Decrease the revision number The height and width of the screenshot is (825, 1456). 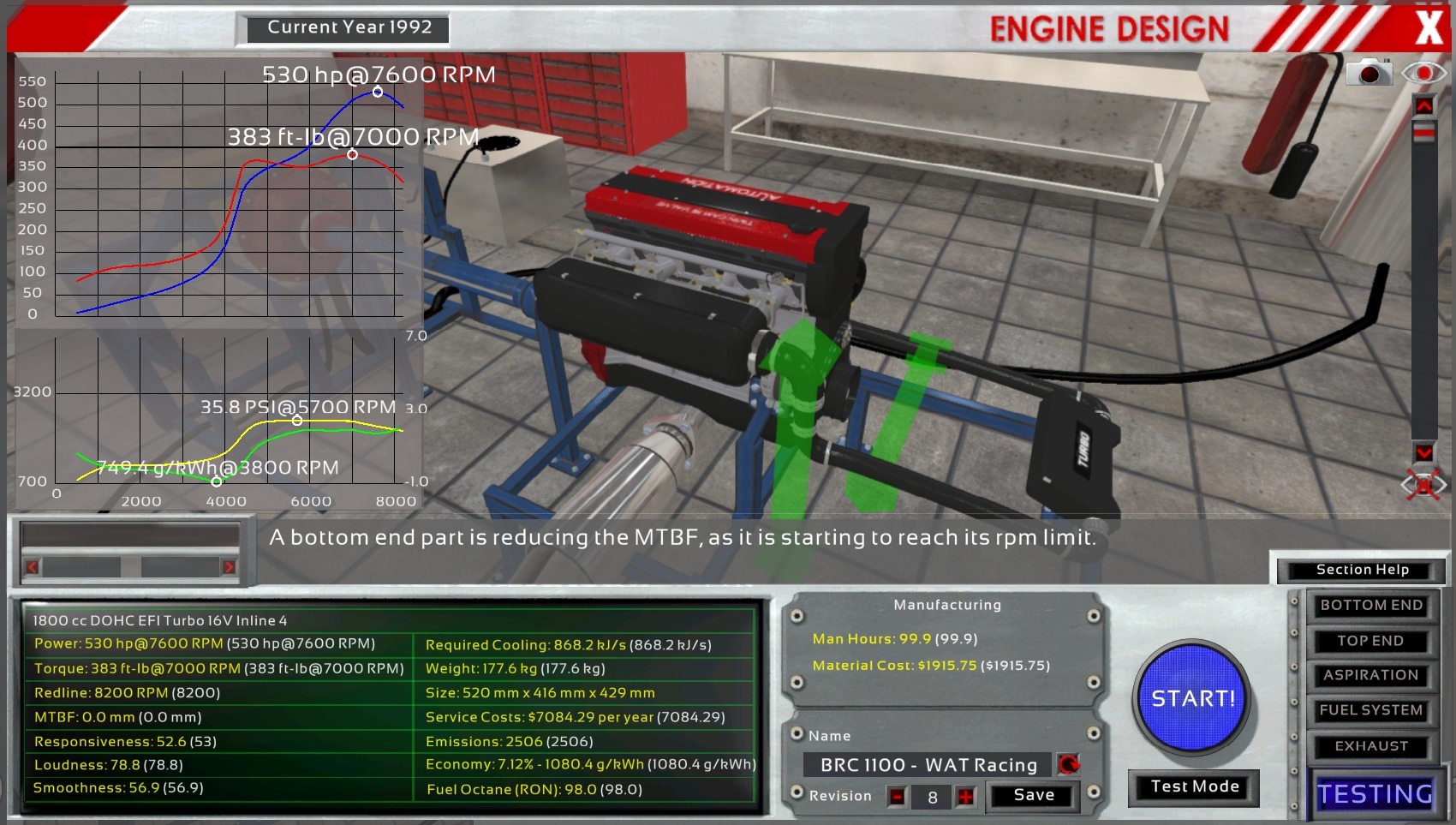897,798
